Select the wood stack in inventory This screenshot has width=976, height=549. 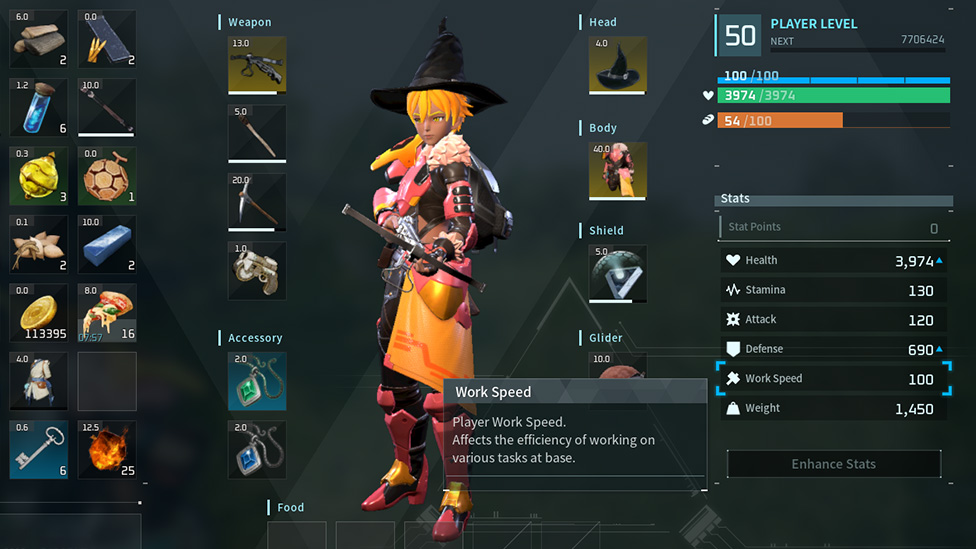(x=39, y=39)
